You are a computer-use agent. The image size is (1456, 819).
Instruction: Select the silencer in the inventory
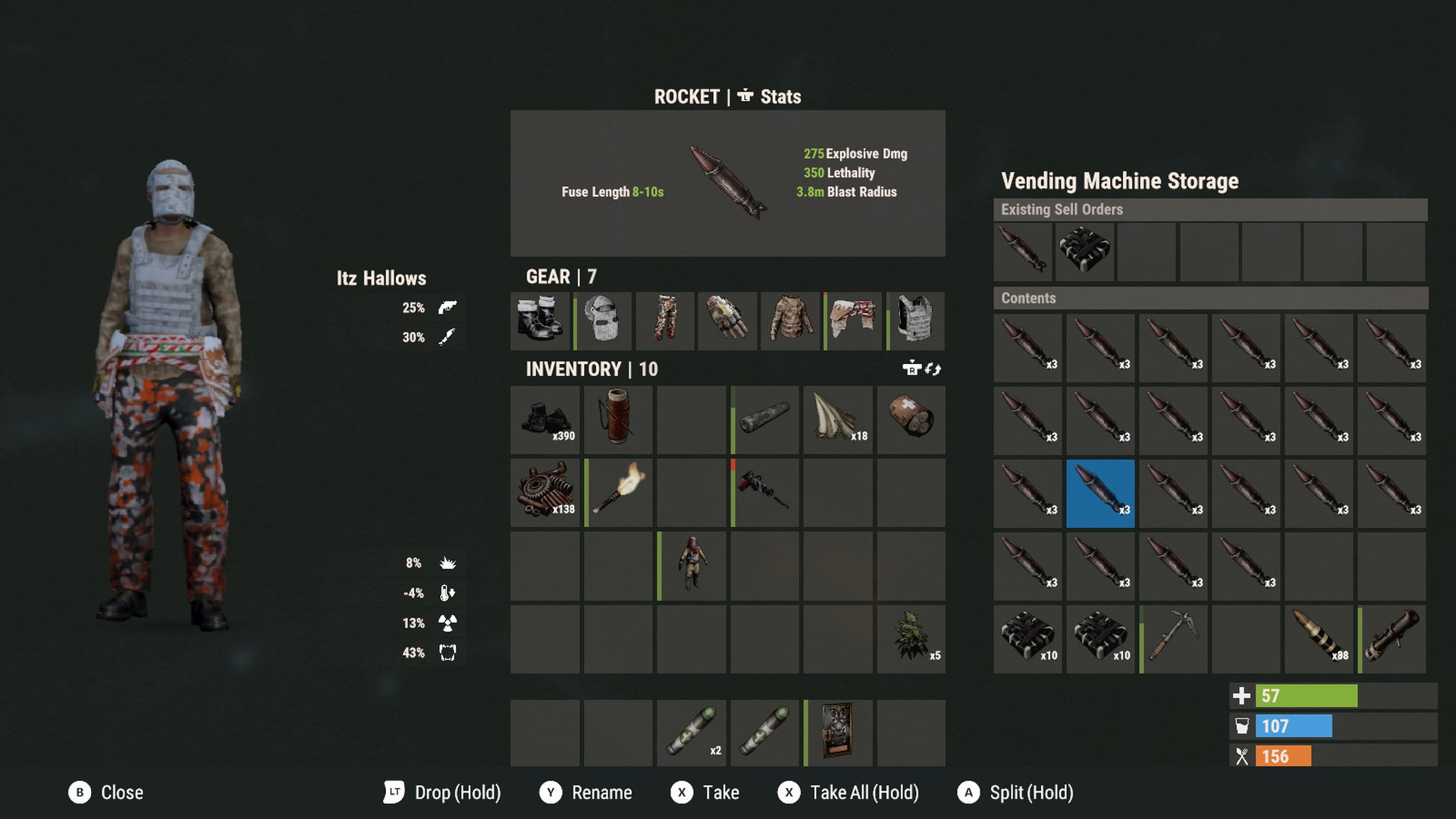tap(764, 419)
